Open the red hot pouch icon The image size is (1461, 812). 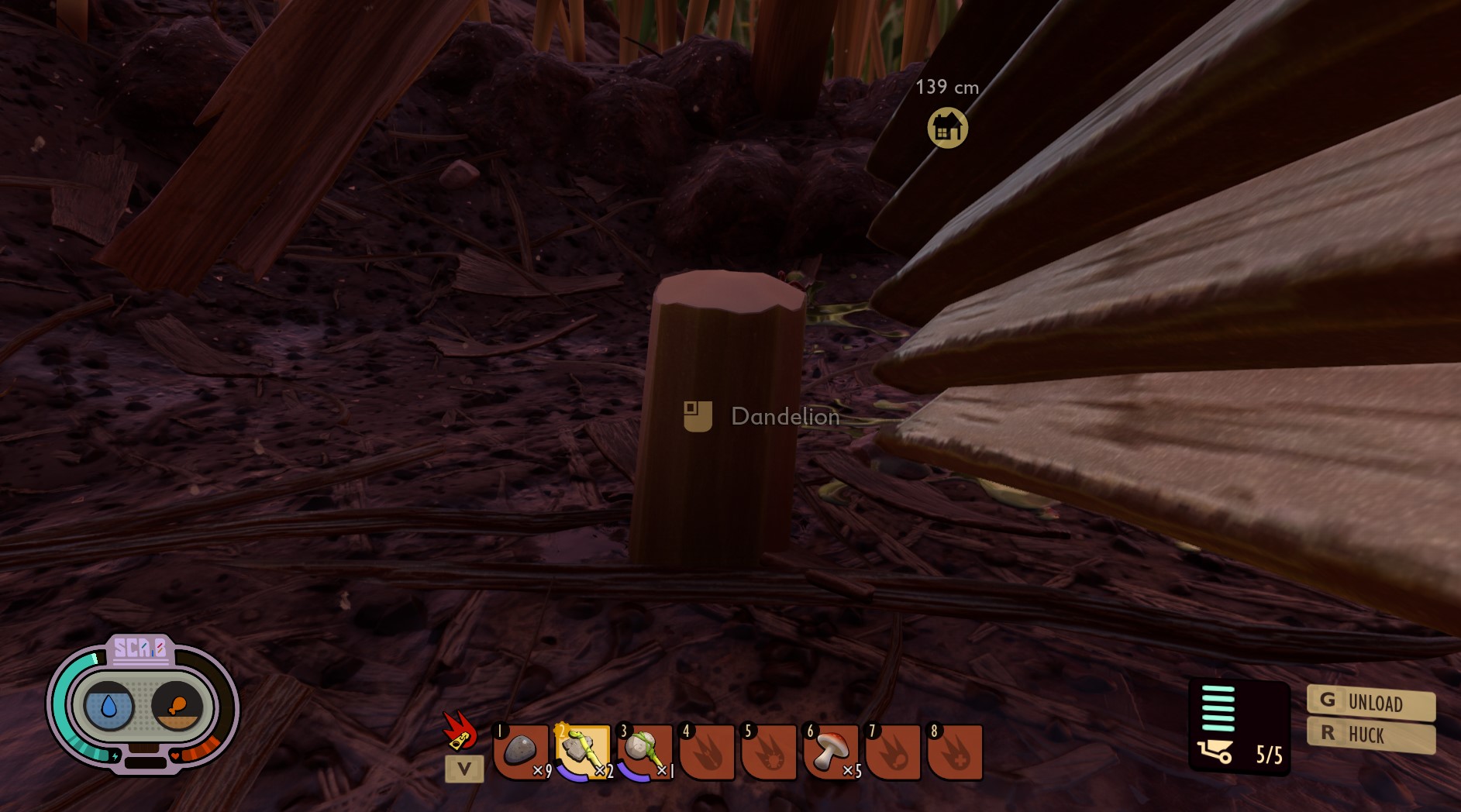click(460, 731)
